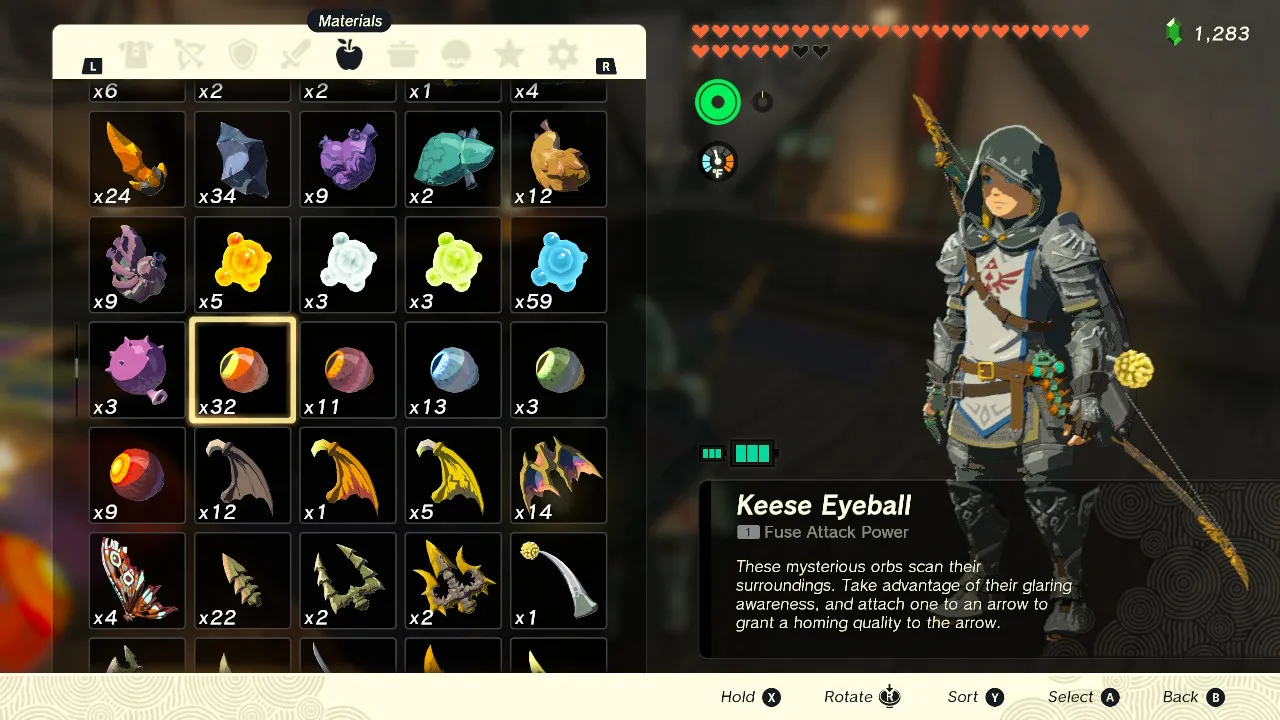Select the Key Items star icon
The image size is (1280, 720).
click(x=509, y=57)
